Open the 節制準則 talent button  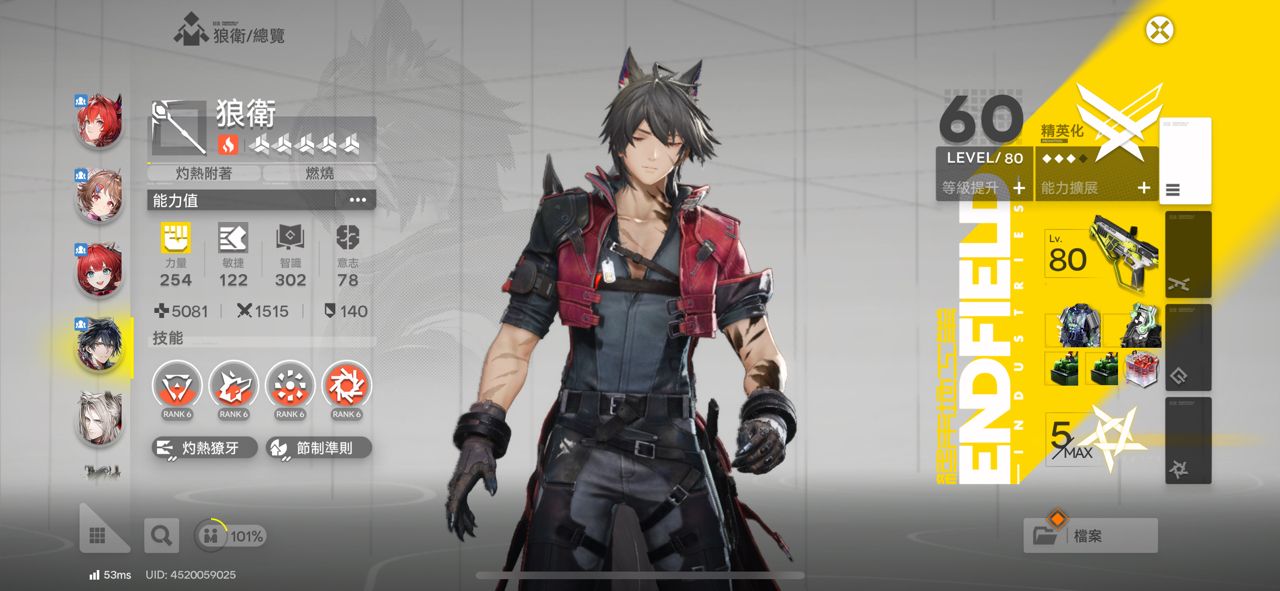coord(319,448)
